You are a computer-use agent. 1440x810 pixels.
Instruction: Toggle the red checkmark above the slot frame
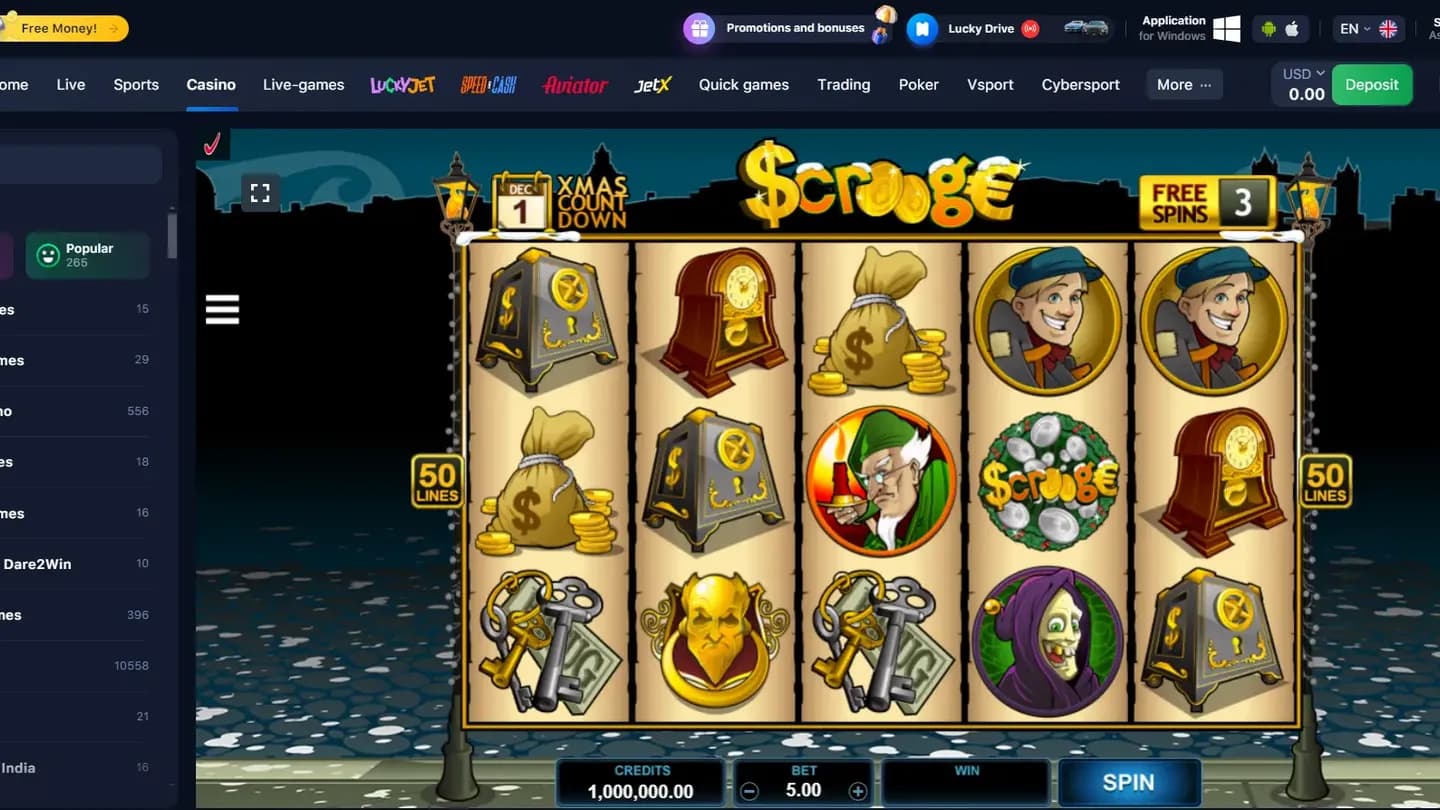click(212, 144)
